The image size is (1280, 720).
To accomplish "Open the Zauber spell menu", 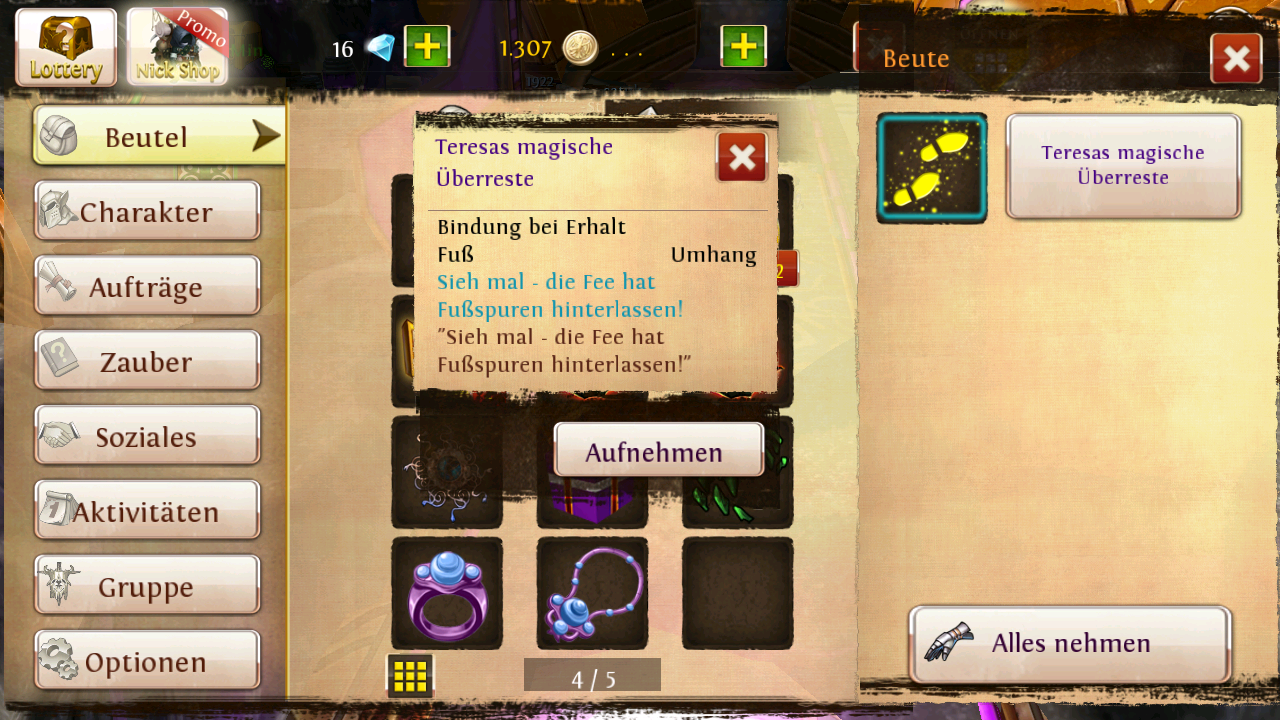I will click(147, 361).
